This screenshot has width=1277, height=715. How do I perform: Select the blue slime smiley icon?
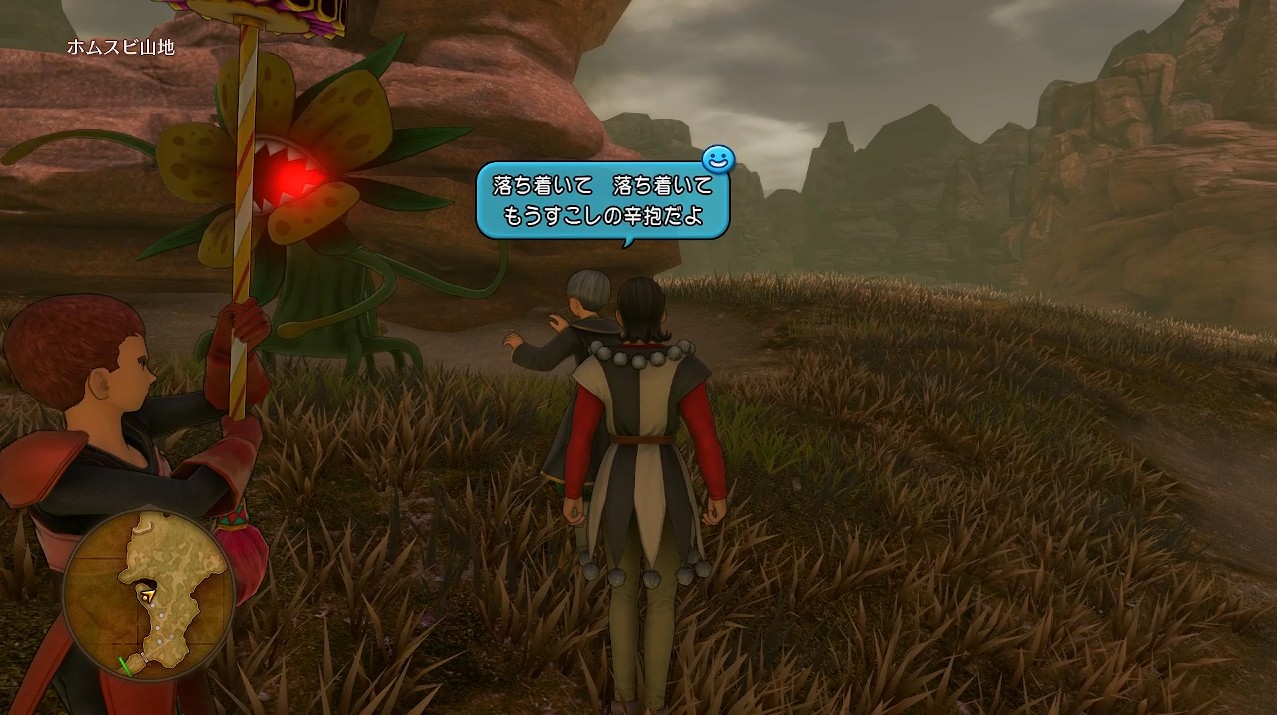[718, 157]
